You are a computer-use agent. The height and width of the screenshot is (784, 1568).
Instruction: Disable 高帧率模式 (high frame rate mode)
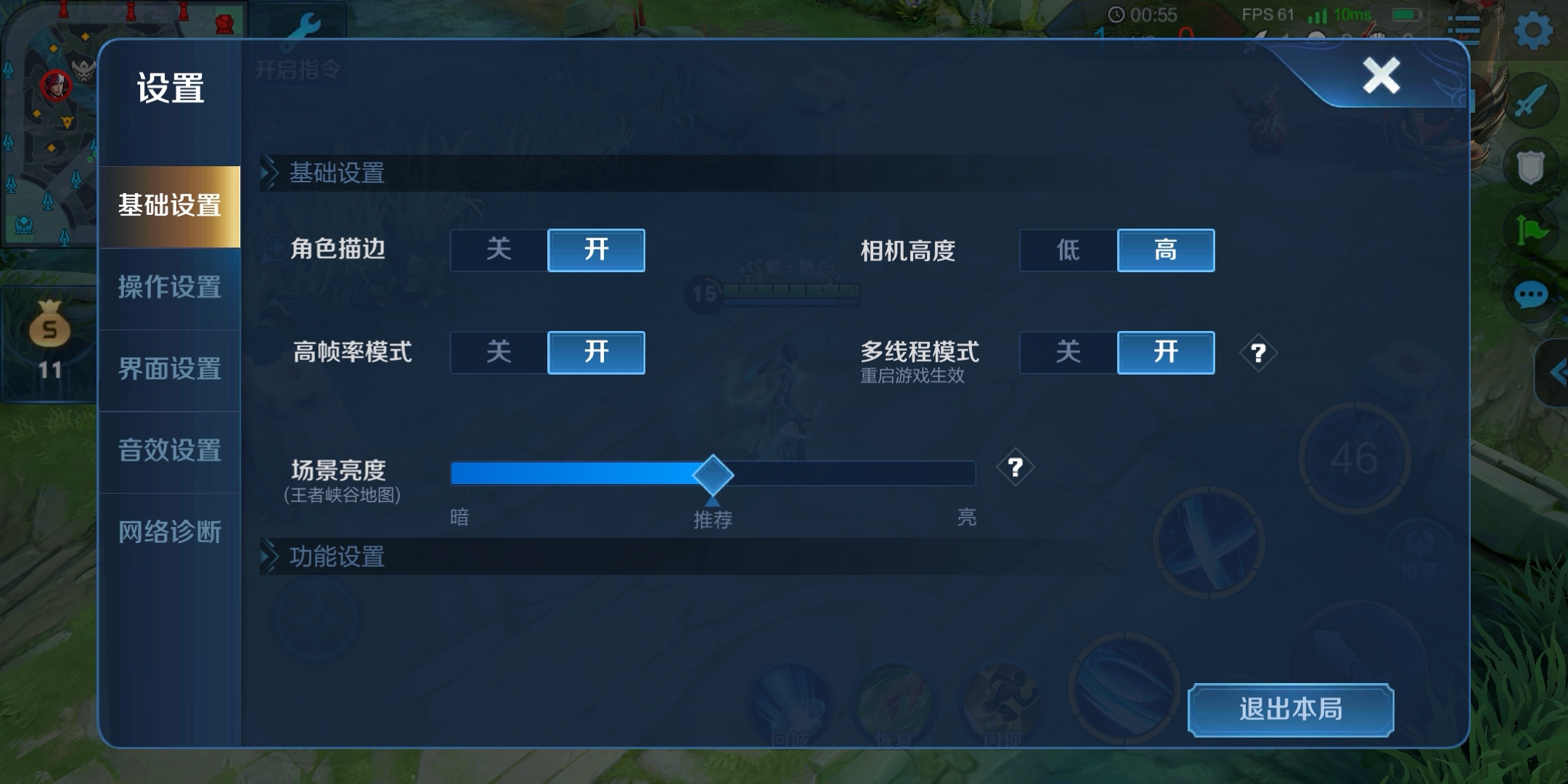499,353
